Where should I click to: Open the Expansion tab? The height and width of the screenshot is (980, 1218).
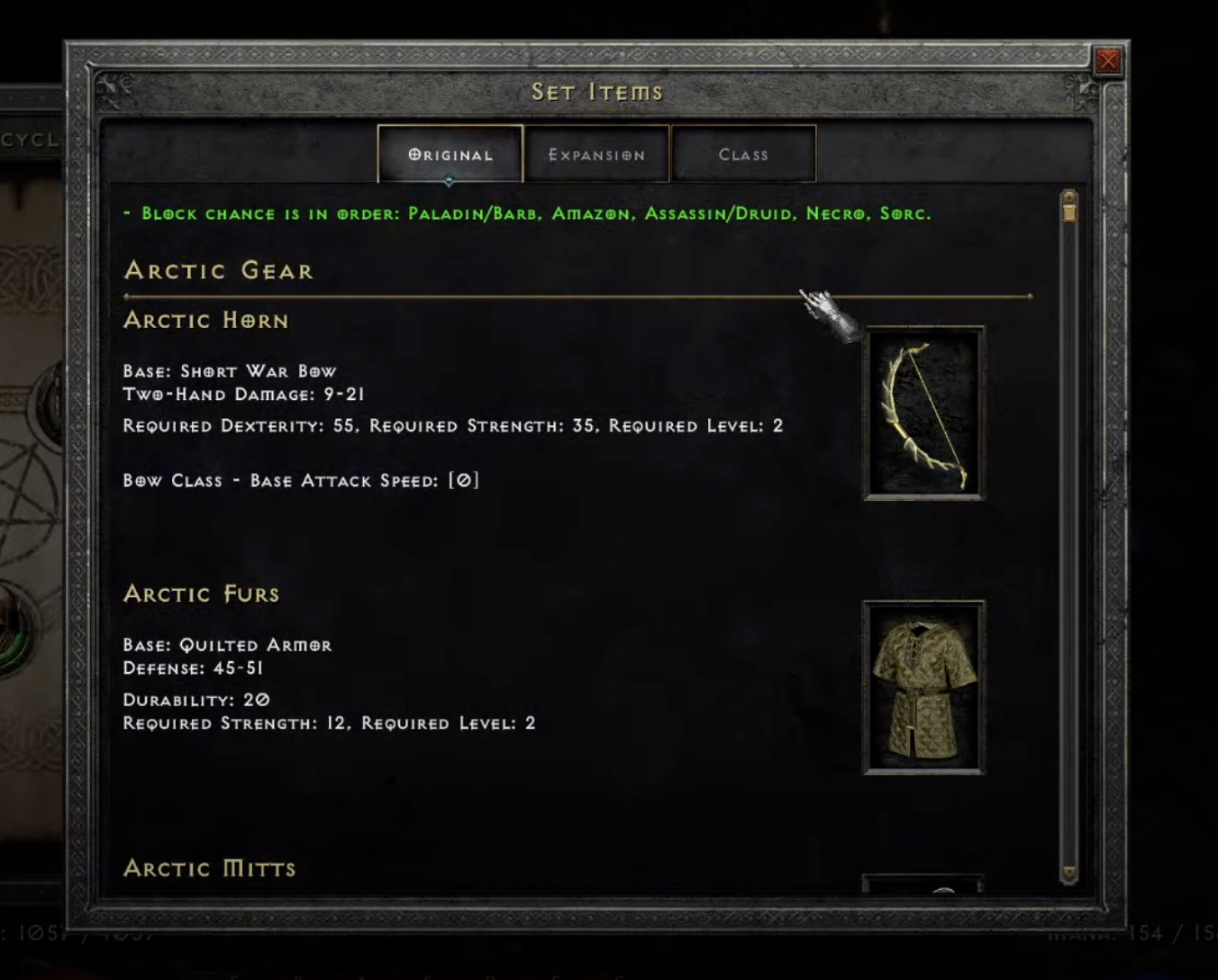596,154
